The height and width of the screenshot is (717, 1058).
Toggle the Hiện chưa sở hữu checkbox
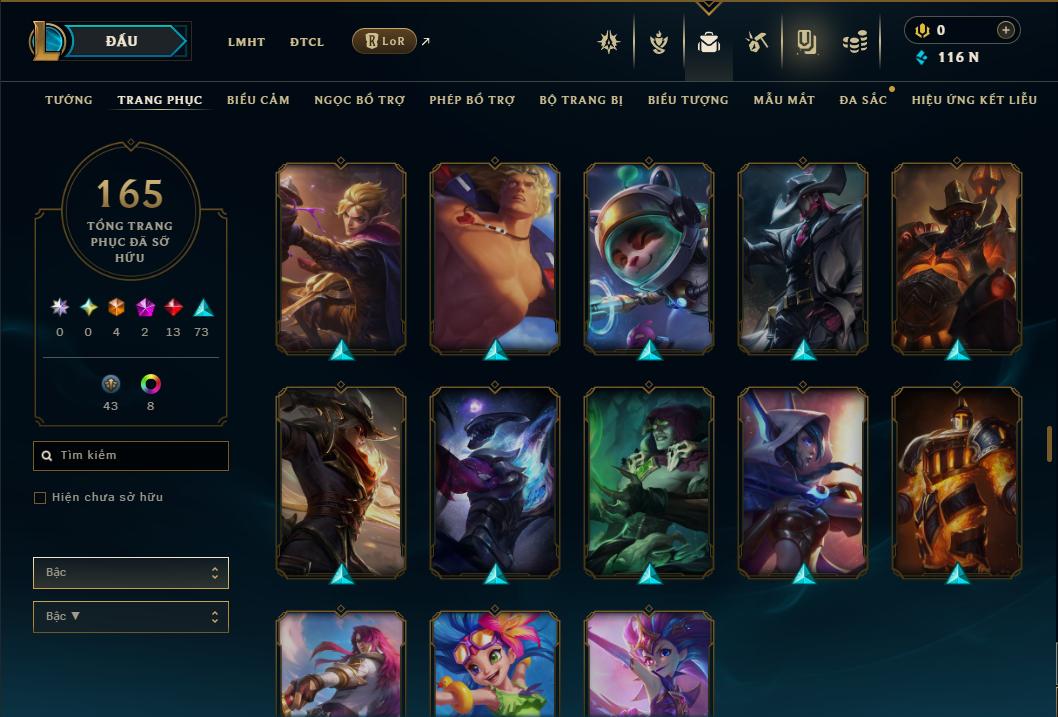[40, 498]
